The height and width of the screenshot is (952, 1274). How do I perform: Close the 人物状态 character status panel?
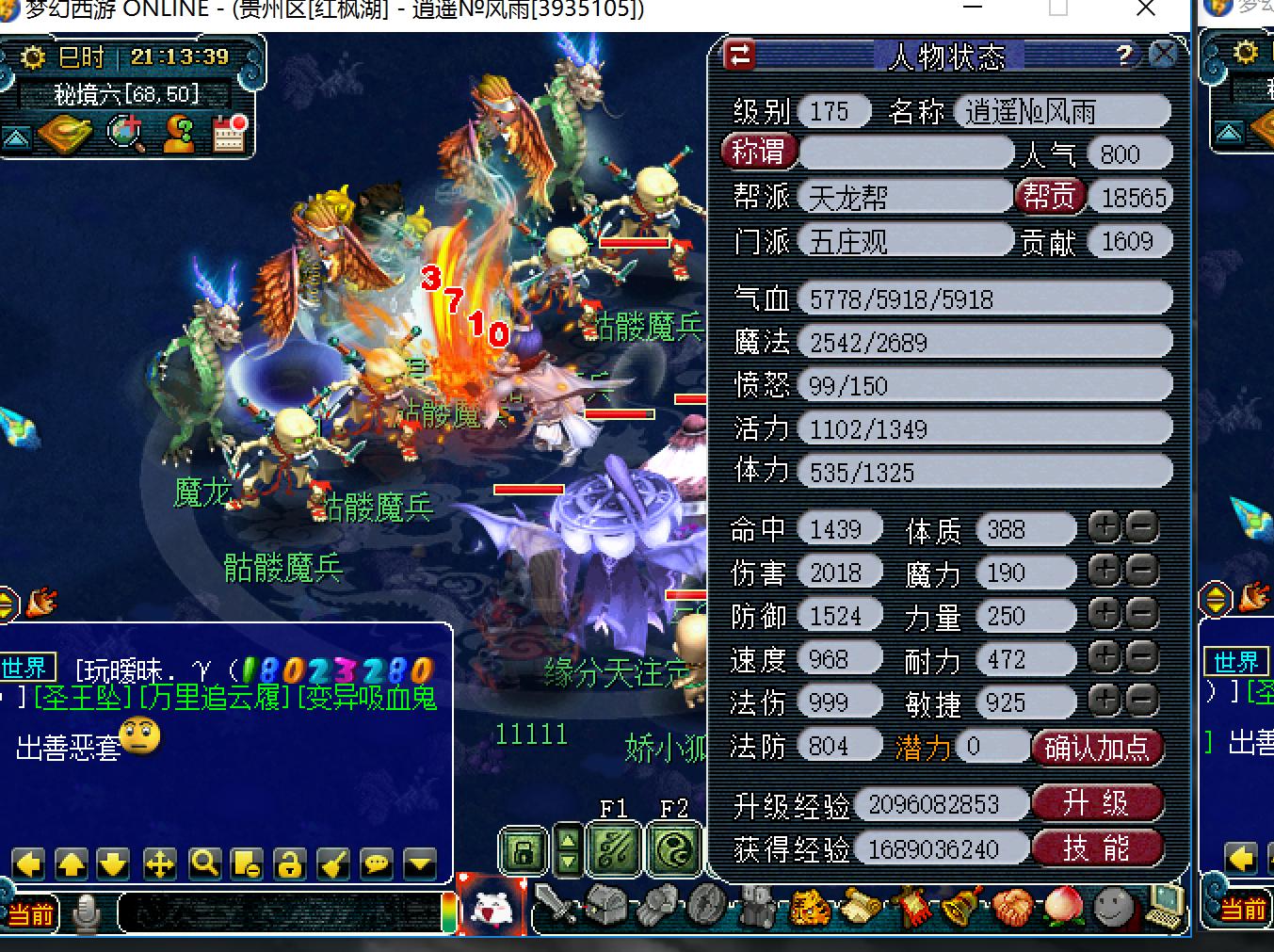[x=1164, y=55]
